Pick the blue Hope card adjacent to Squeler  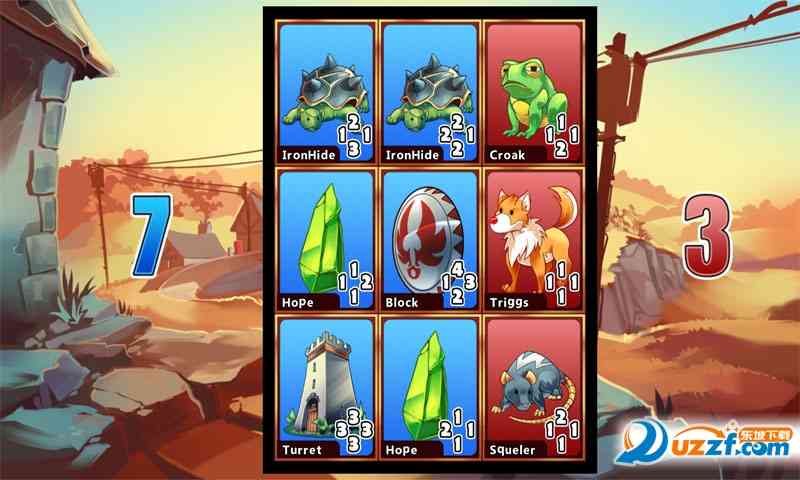click(429, 388)
